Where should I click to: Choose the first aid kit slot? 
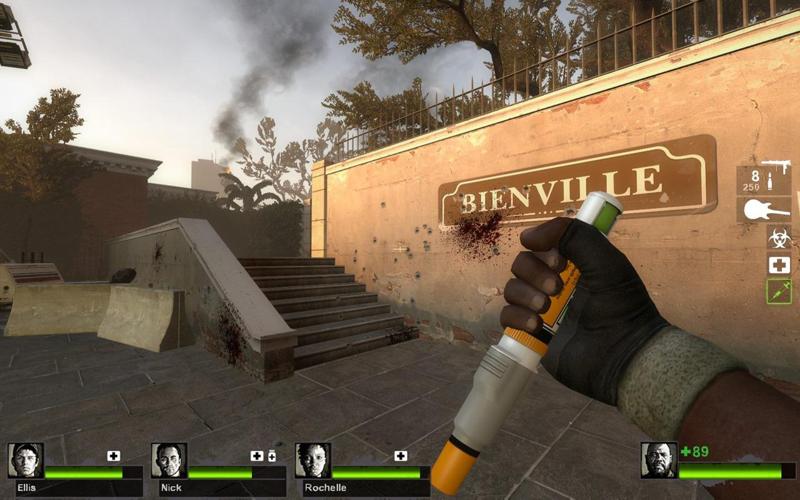778,265
